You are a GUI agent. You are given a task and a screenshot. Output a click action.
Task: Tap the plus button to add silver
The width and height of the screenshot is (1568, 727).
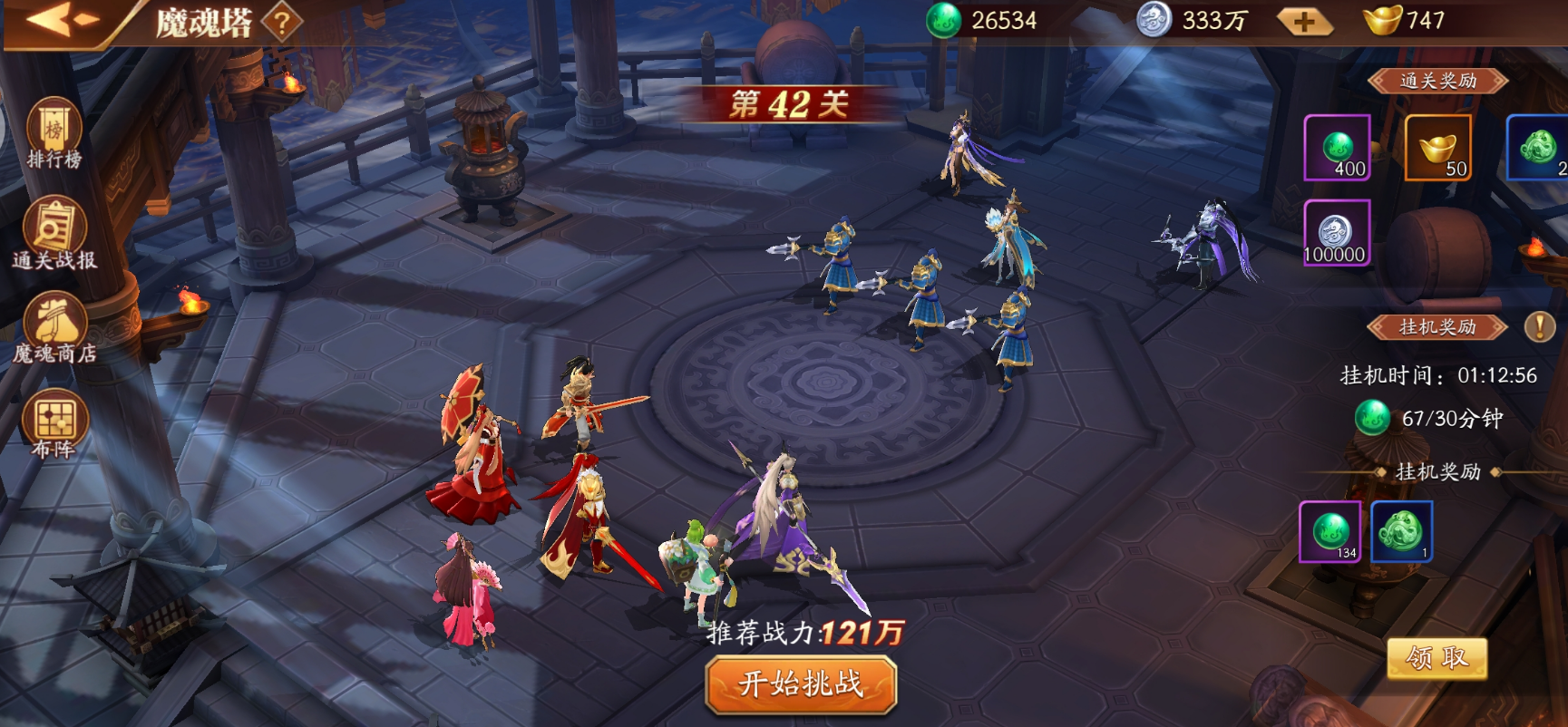(1303, 22)
